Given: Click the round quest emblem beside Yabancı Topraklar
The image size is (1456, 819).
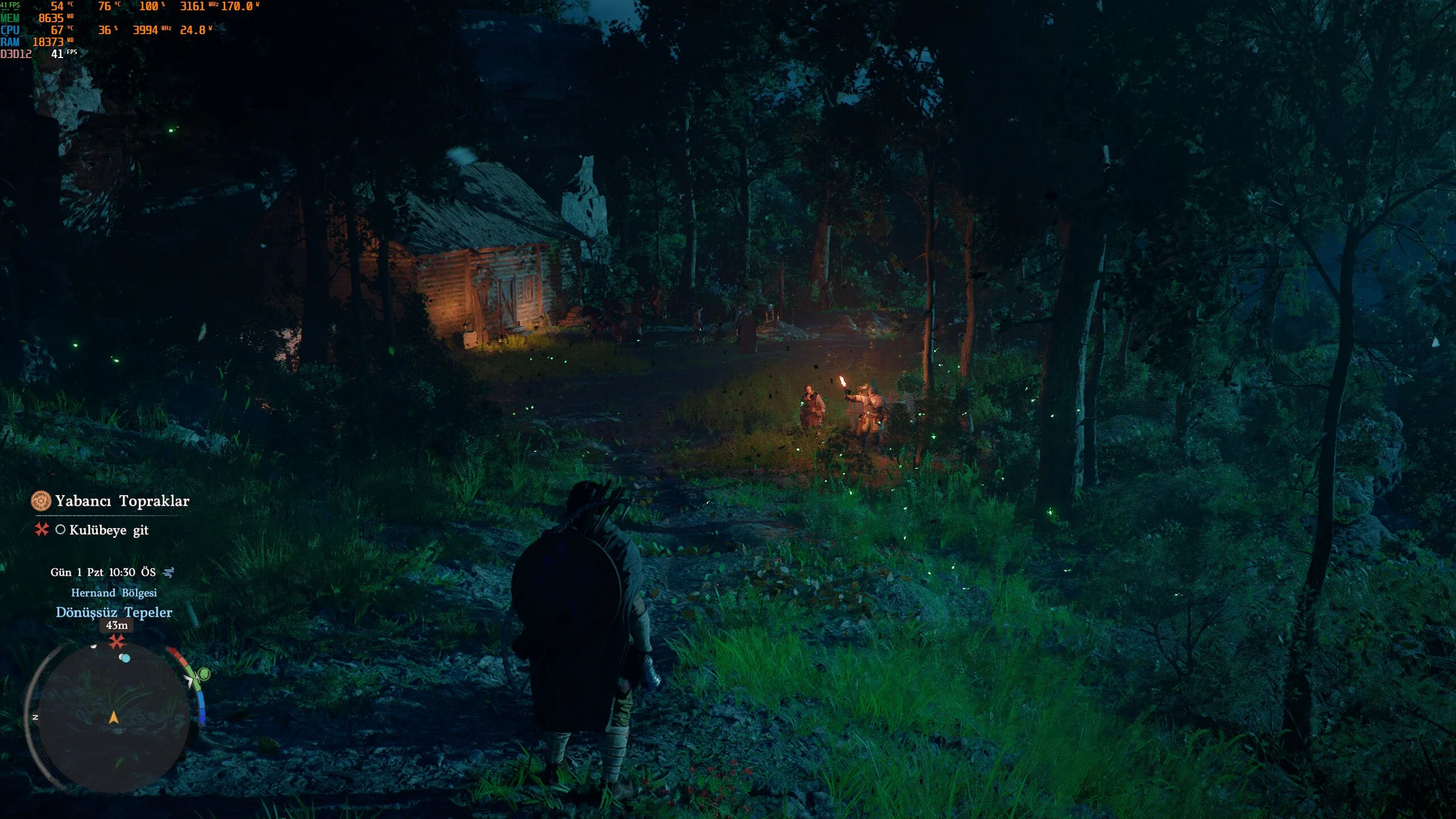Looking at the screenshot, I should coord(41,501).
